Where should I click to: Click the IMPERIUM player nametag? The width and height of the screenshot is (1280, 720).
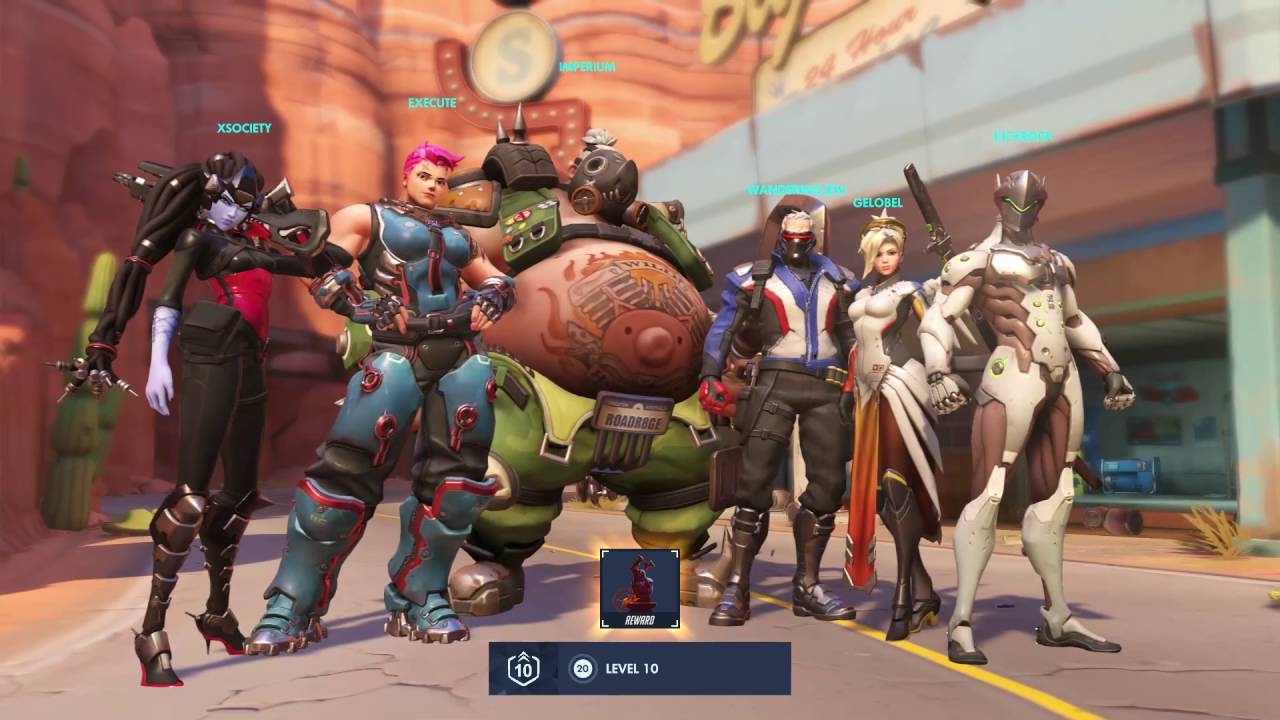click(587, 65)
